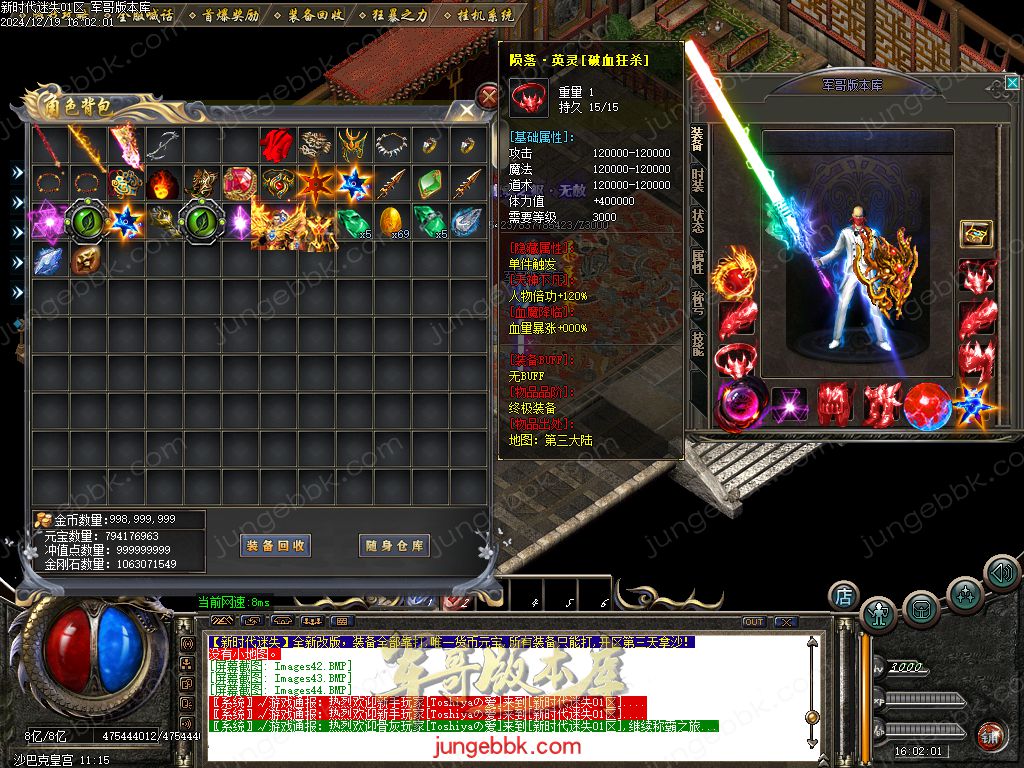The width and height of the screenshot is (1024, 768).
Task: Switch to the 时装 tab
Action: (697, 181)
